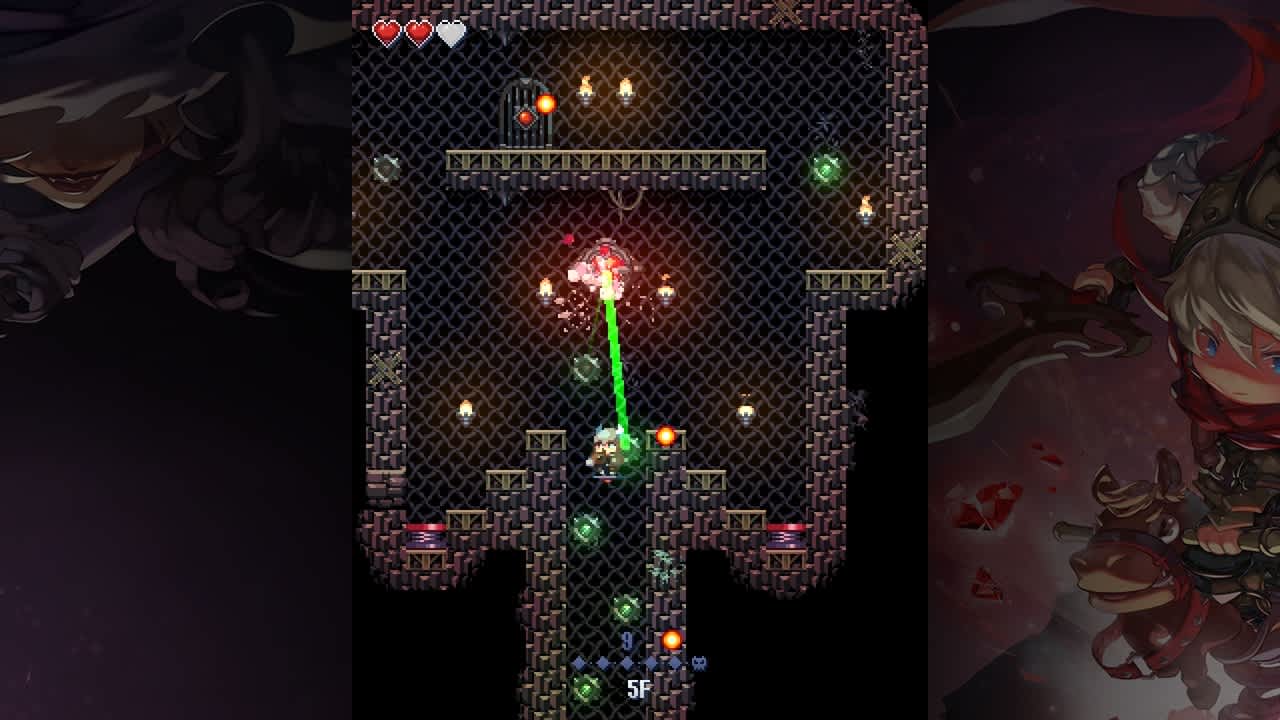
Task: Click the large green gem at the bottom
Action: point(586,686)
